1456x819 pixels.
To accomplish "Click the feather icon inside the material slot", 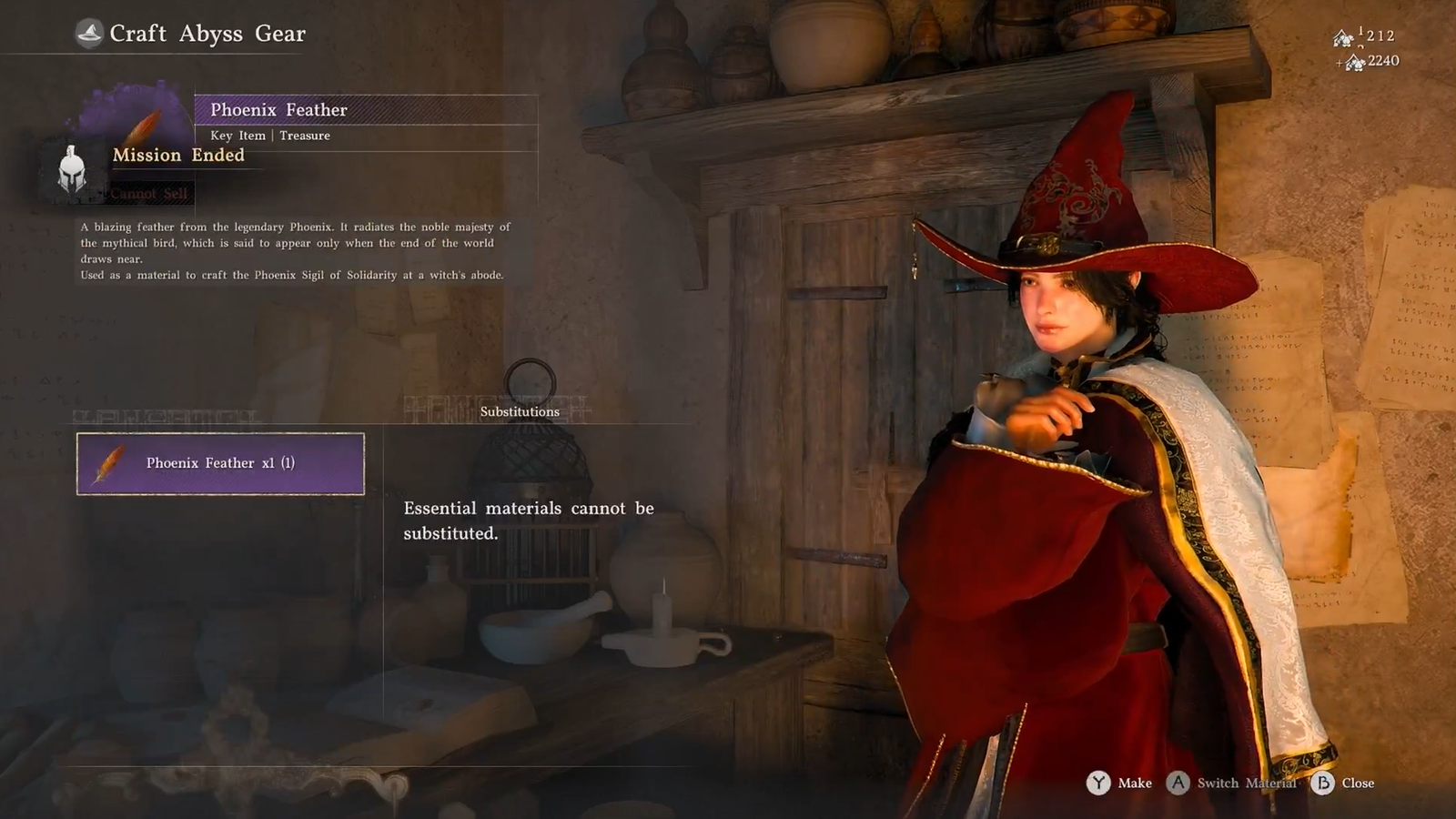I will click(109, 462).
